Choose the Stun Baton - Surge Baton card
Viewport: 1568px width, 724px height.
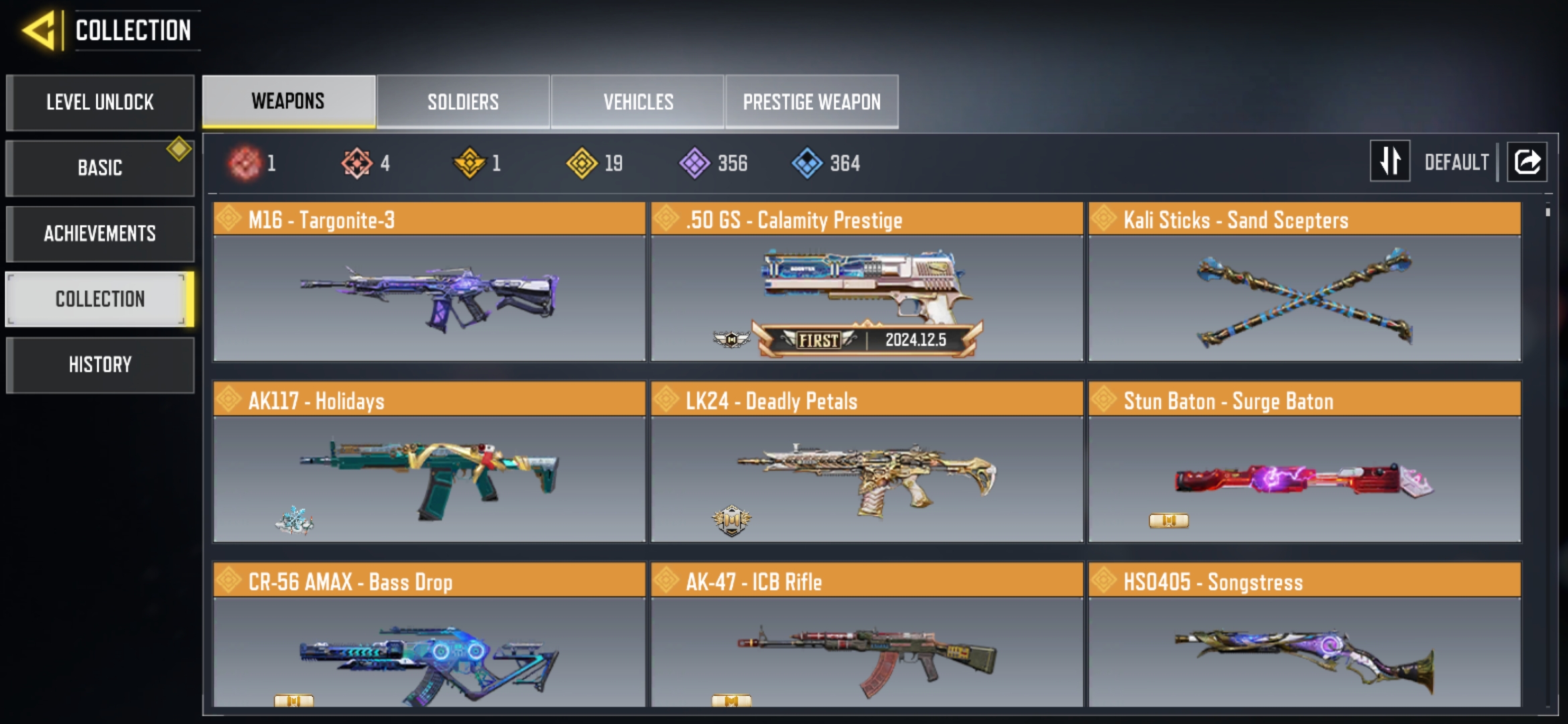pos(1304,463)
